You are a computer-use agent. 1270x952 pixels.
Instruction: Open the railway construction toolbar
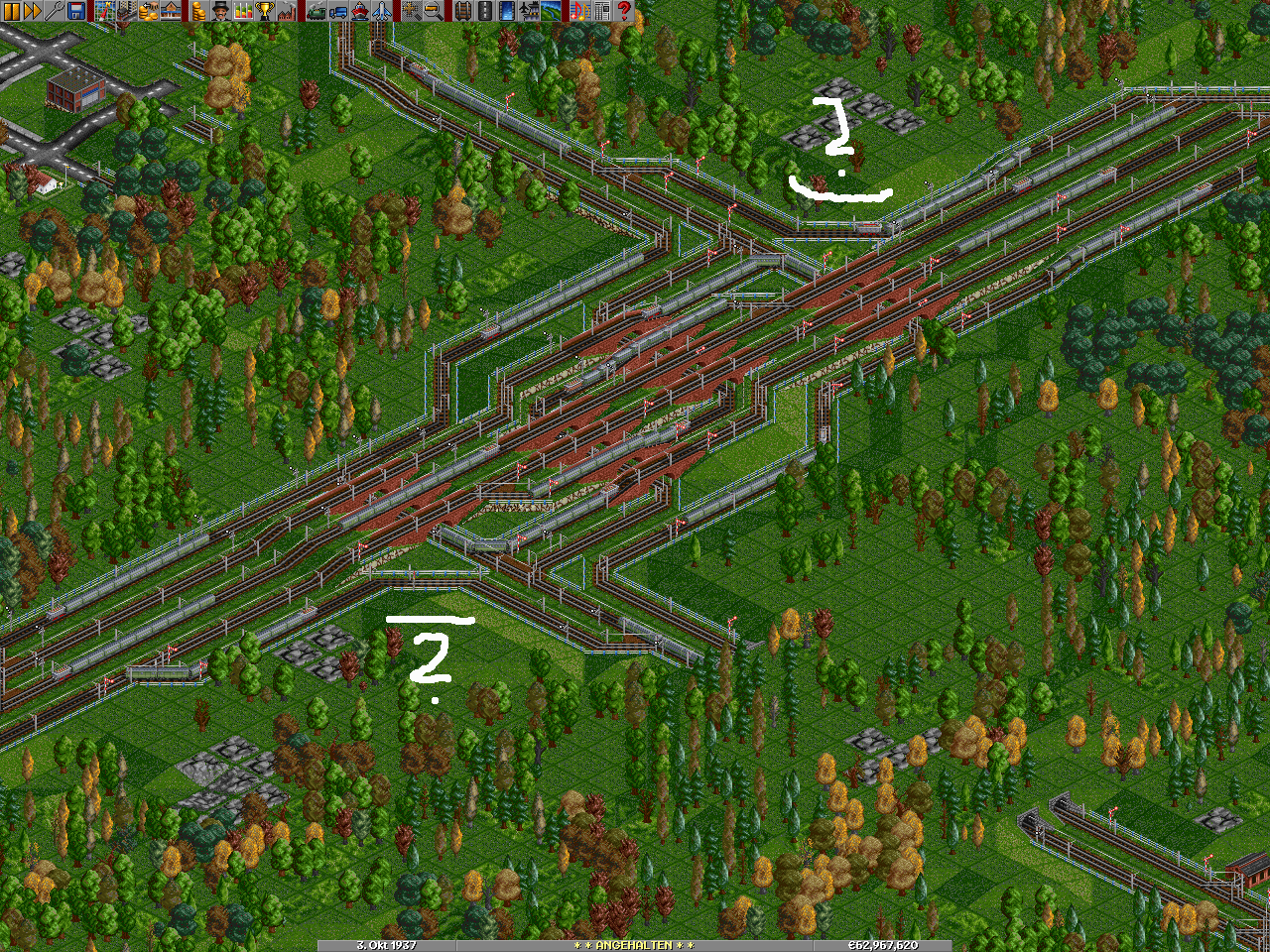[461, 11]
